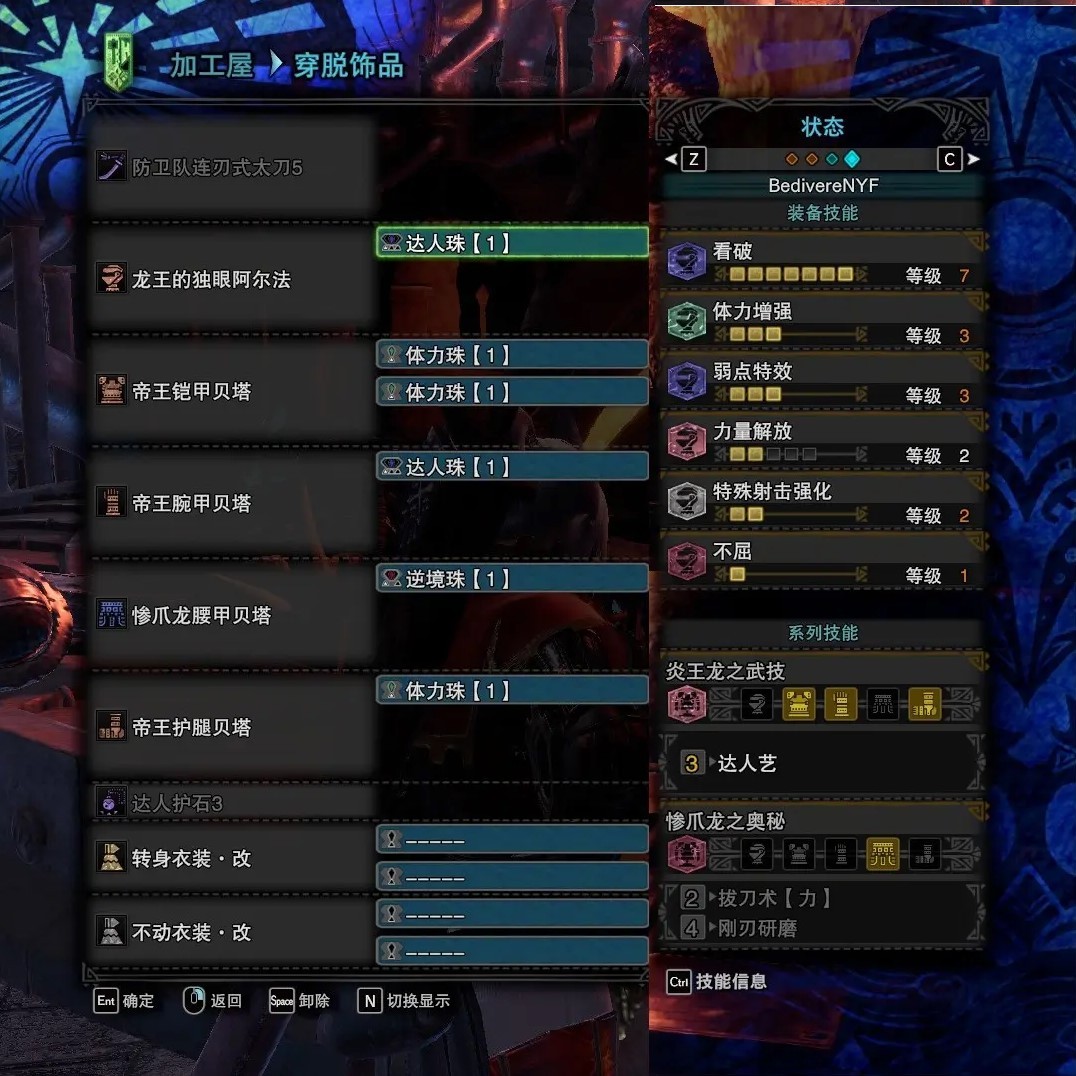Select the 防卫队连刃式太刀5 weapon row
Screen dimensions: 1076x1076
[x=230, y=167]
